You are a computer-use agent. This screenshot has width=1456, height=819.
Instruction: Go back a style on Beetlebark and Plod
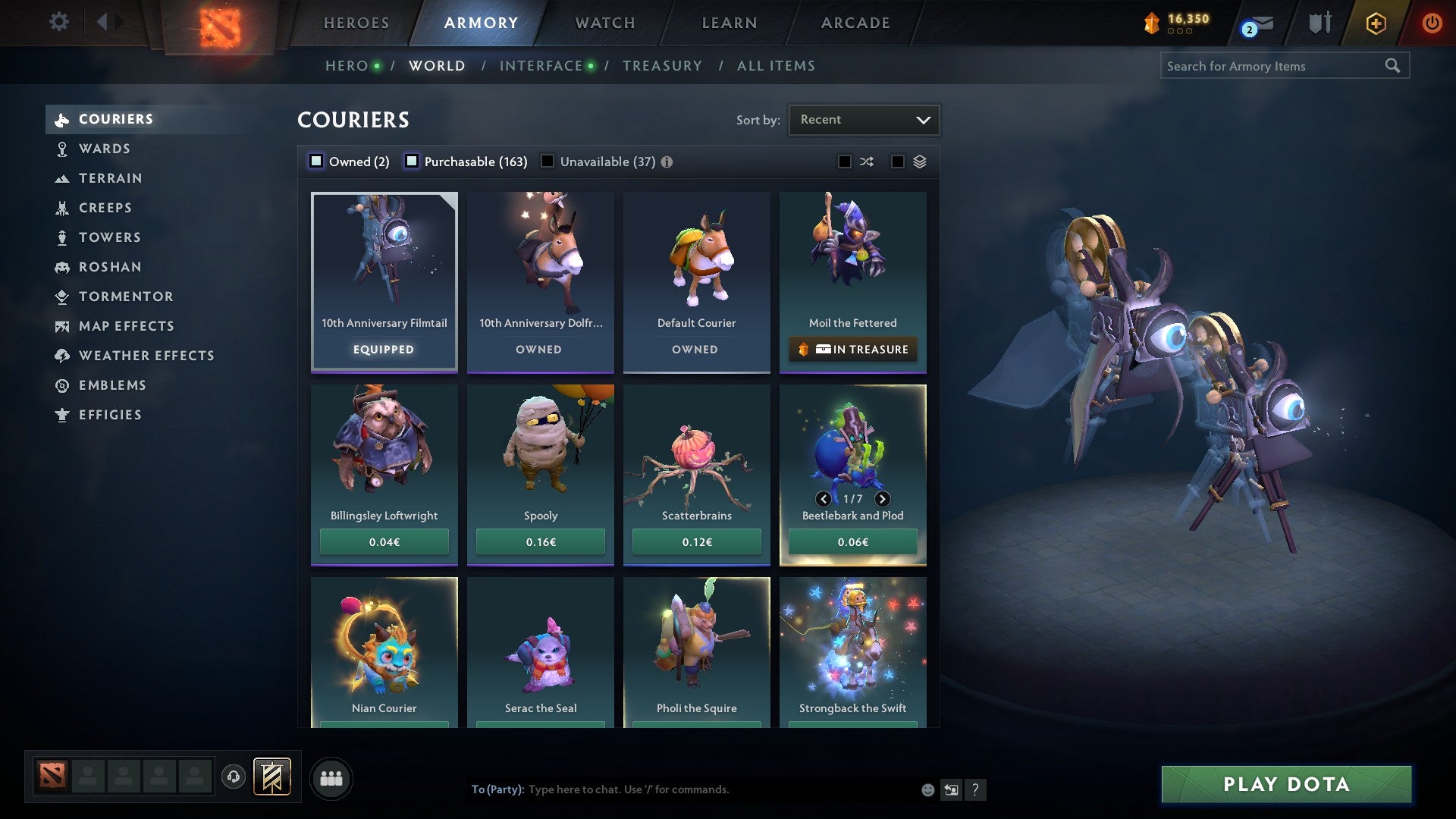click(x=823, y=499)
